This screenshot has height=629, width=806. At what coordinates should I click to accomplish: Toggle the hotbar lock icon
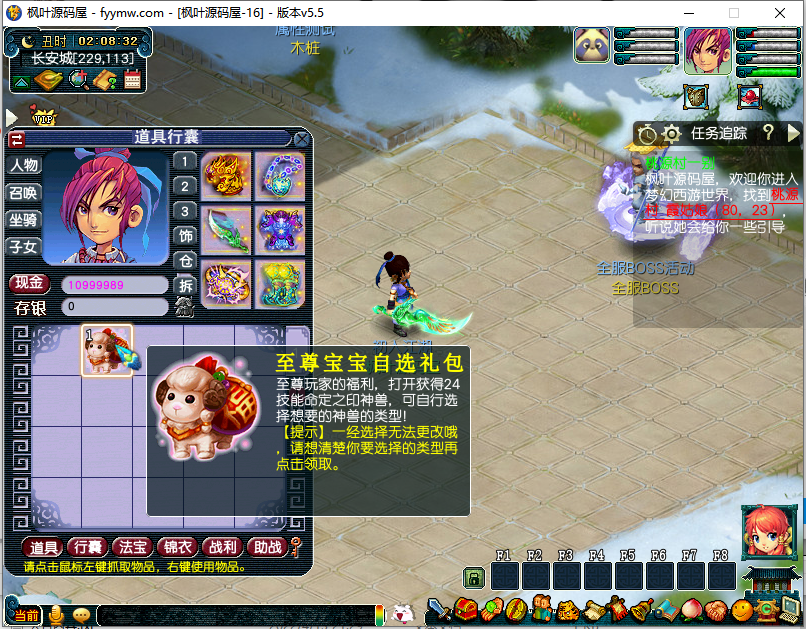tap(473, 577)
